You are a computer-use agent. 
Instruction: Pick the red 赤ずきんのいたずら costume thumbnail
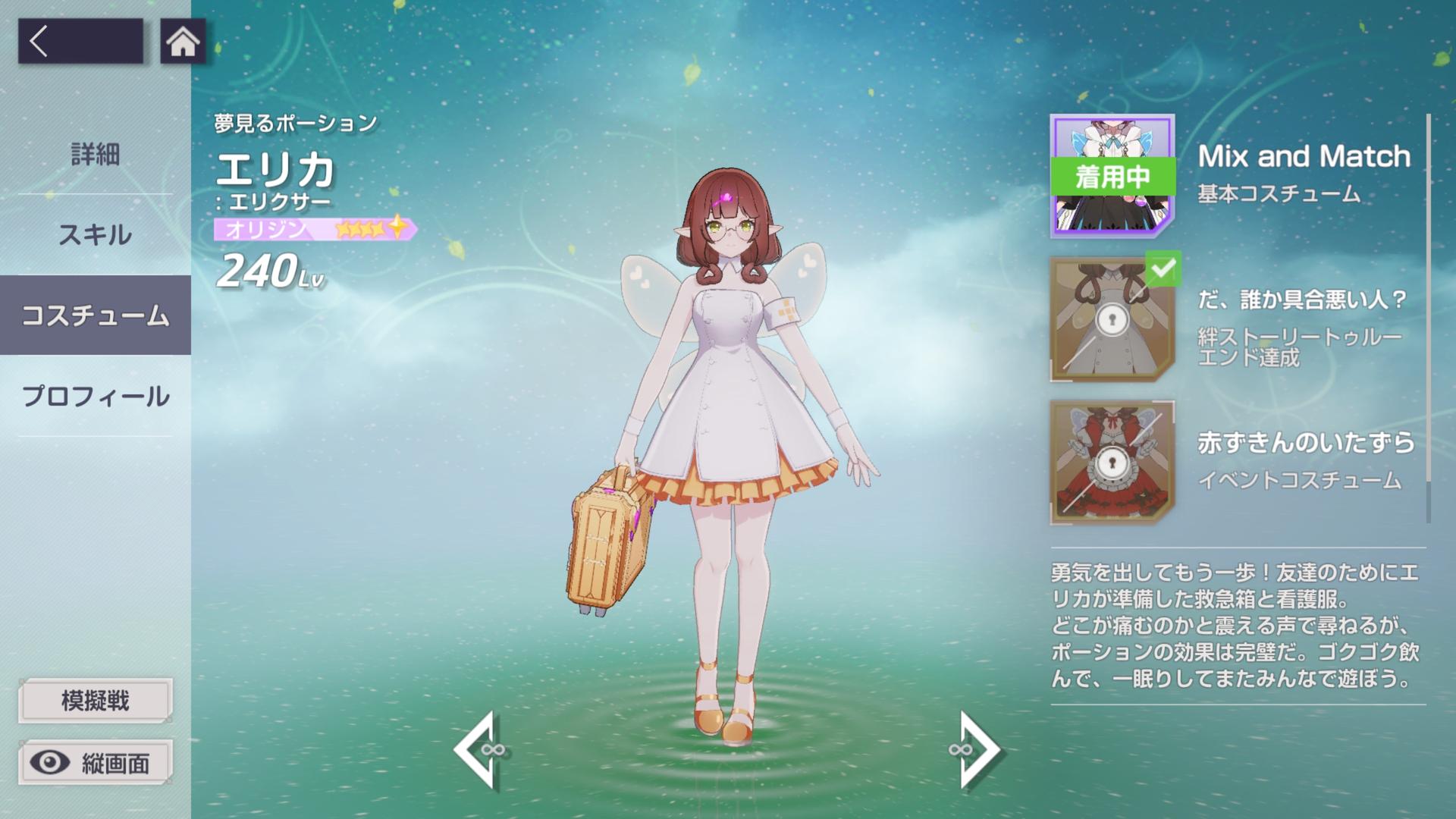click(x=1112, y=462)
